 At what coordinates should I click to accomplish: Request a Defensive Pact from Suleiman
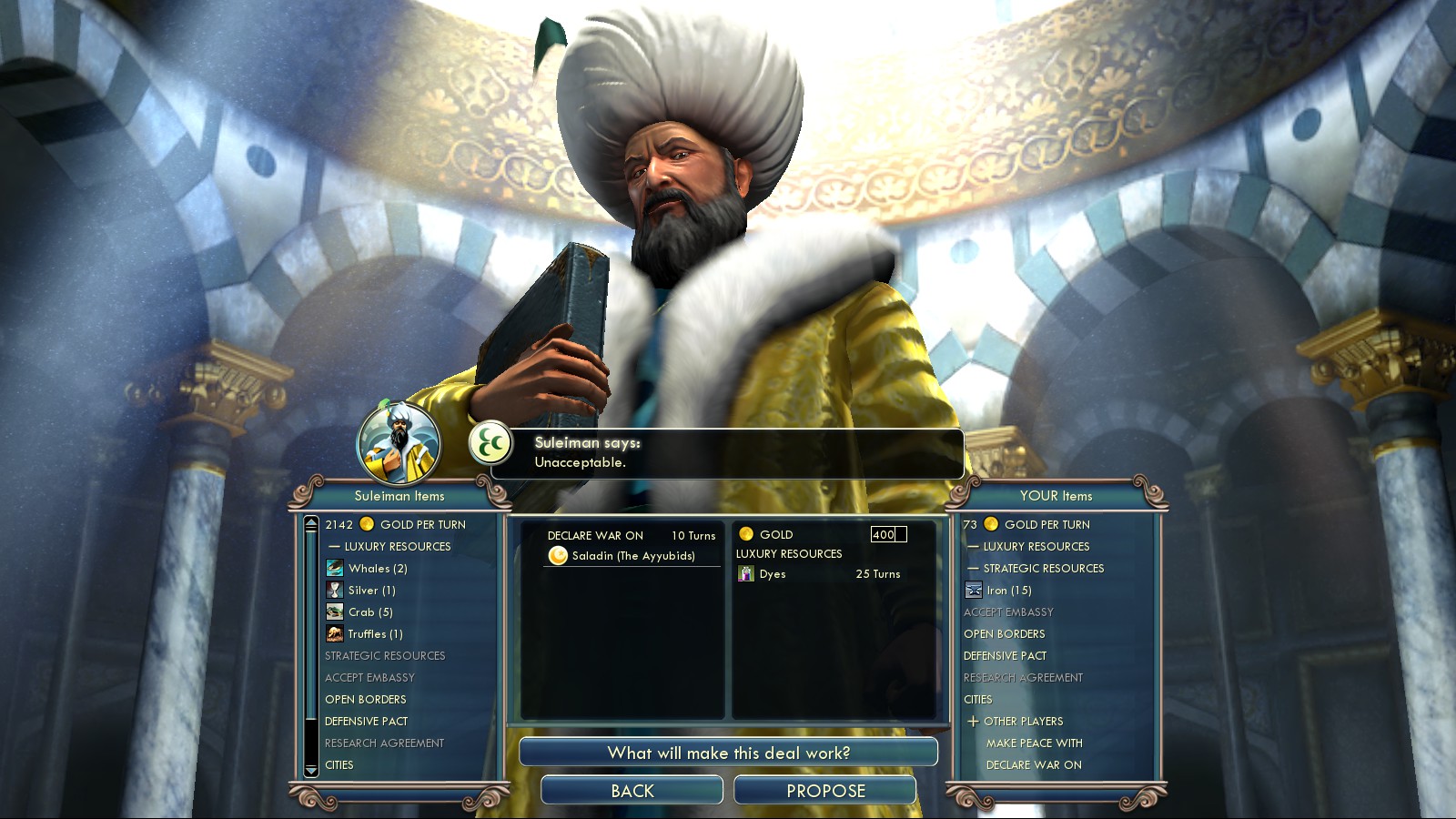[x=367, y=721]
